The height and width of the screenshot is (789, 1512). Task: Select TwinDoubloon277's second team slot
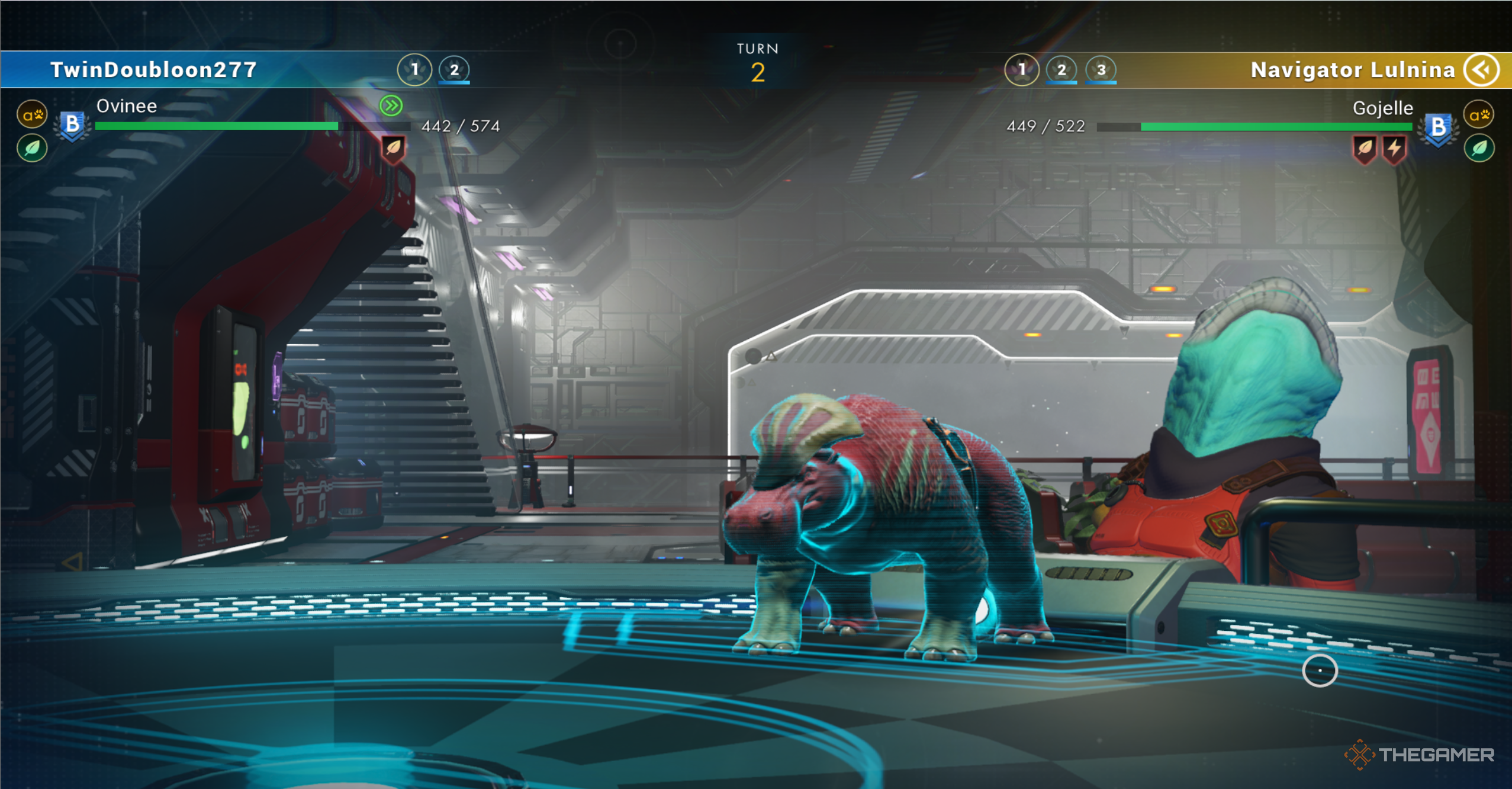(454, 70)
